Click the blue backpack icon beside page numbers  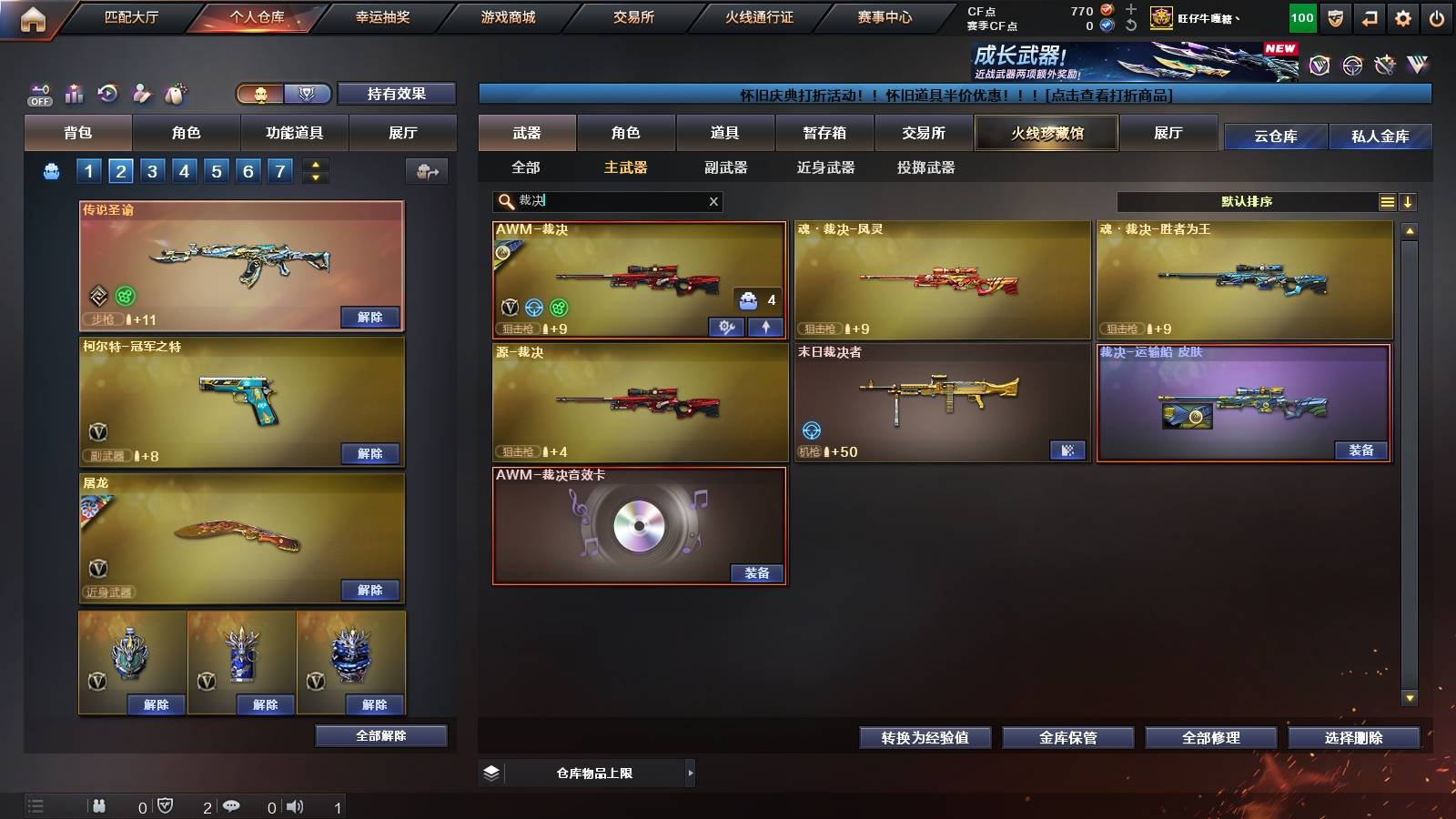click(x=52, y=169)
